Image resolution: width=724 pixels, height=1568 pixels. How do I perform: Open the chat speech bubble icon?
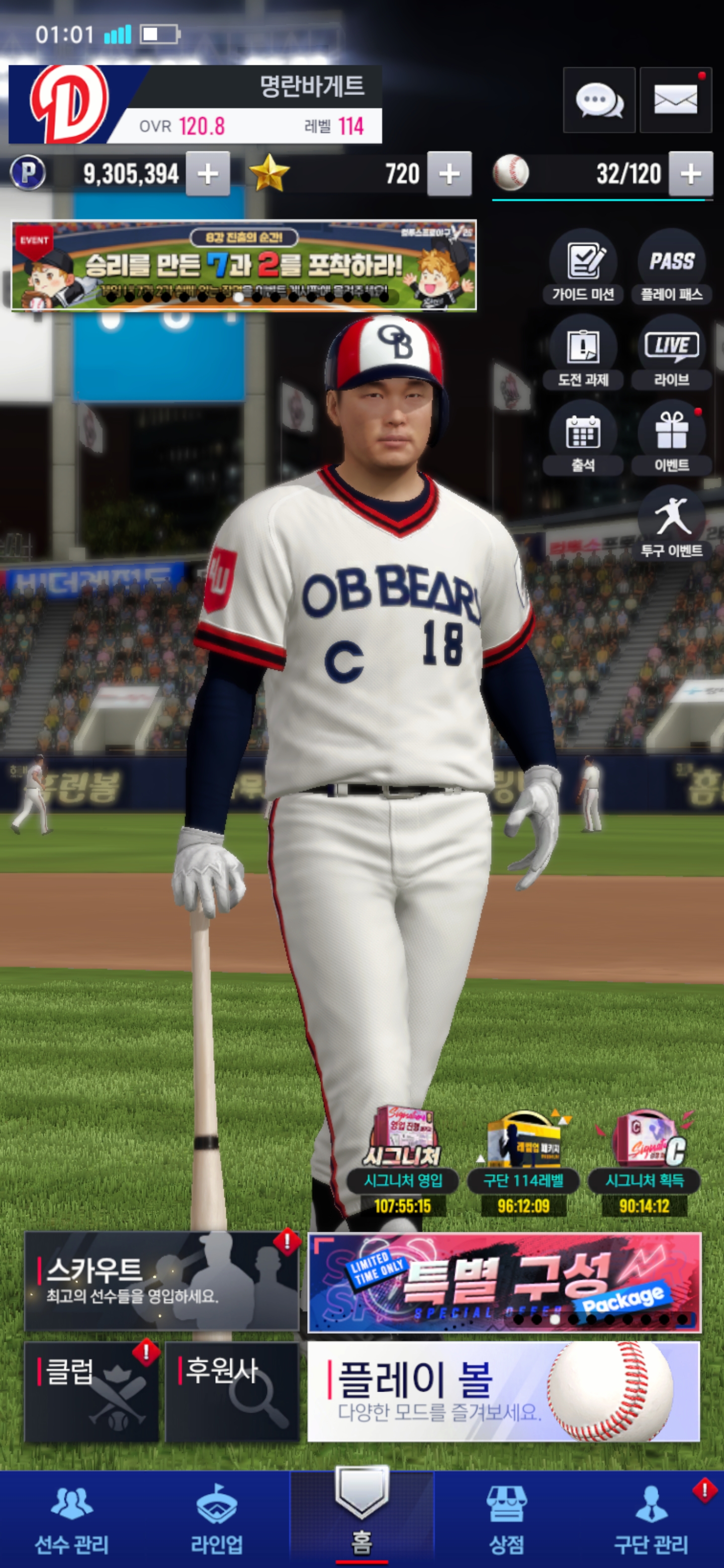pyautogui.click(x=599, y=101)
